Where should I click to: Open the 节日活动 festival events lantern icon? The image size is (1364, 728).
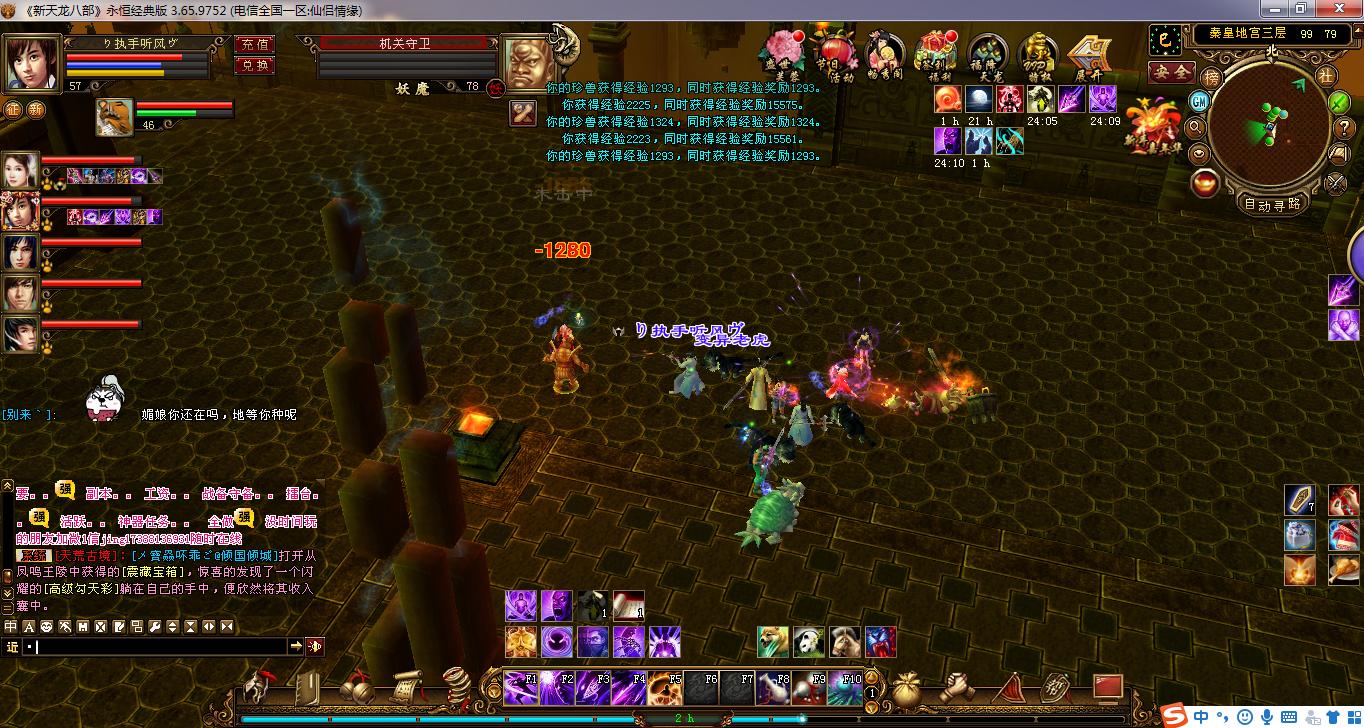coord(833,54)
